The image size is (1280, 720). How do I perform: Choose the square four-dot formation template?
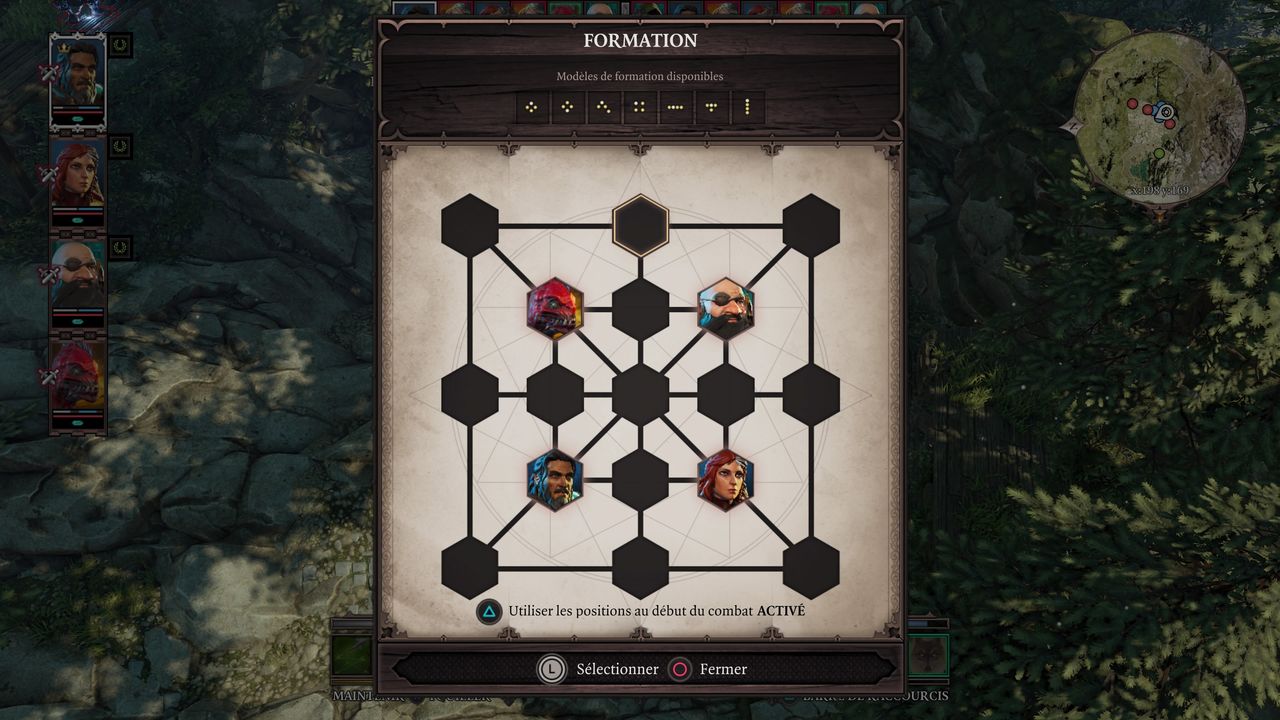tap(640, 107)
